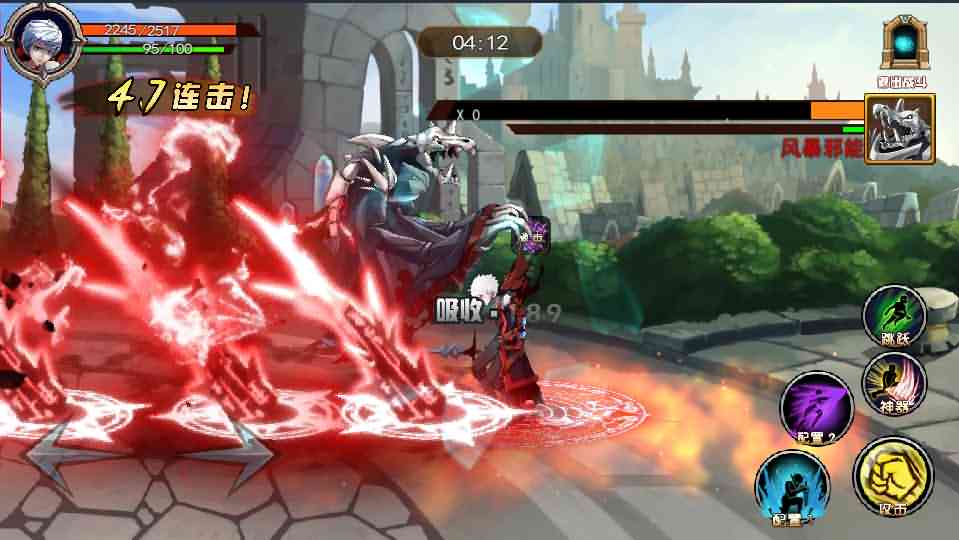Select the boss wolf portrait
This screenshot has height=540, width=959.
898,128
